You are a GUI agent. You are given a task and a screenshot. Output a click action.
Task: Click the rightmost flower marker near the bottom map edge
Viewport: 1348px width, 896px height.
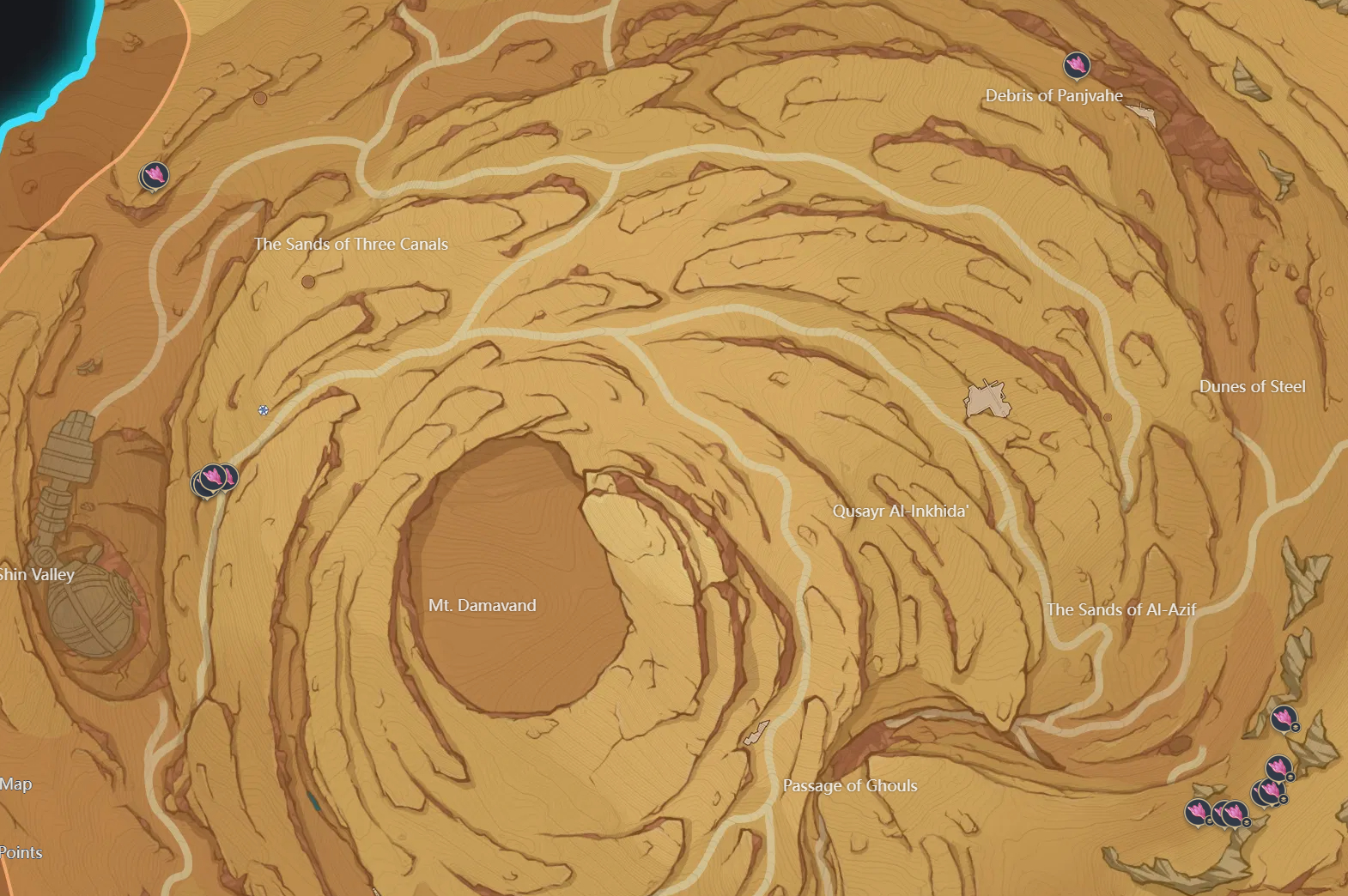click(1236, 812)
